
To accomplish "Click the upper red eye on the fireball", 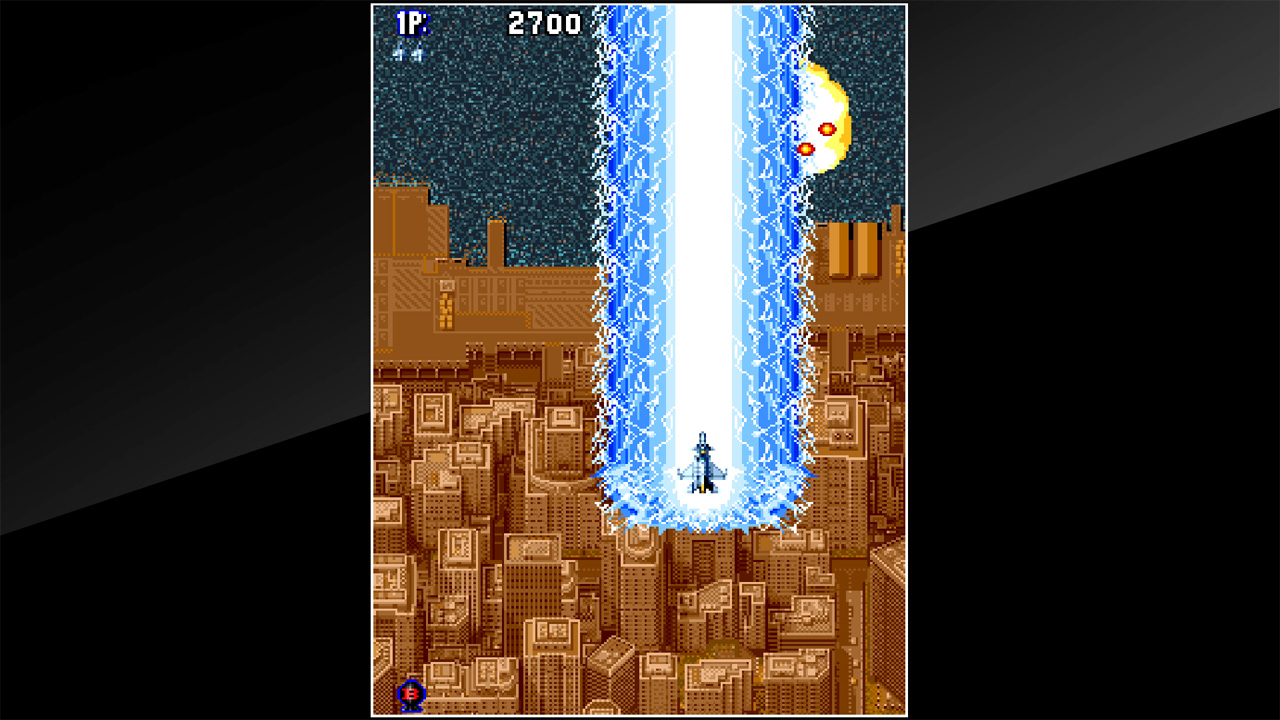I will [x=827, y=129].
